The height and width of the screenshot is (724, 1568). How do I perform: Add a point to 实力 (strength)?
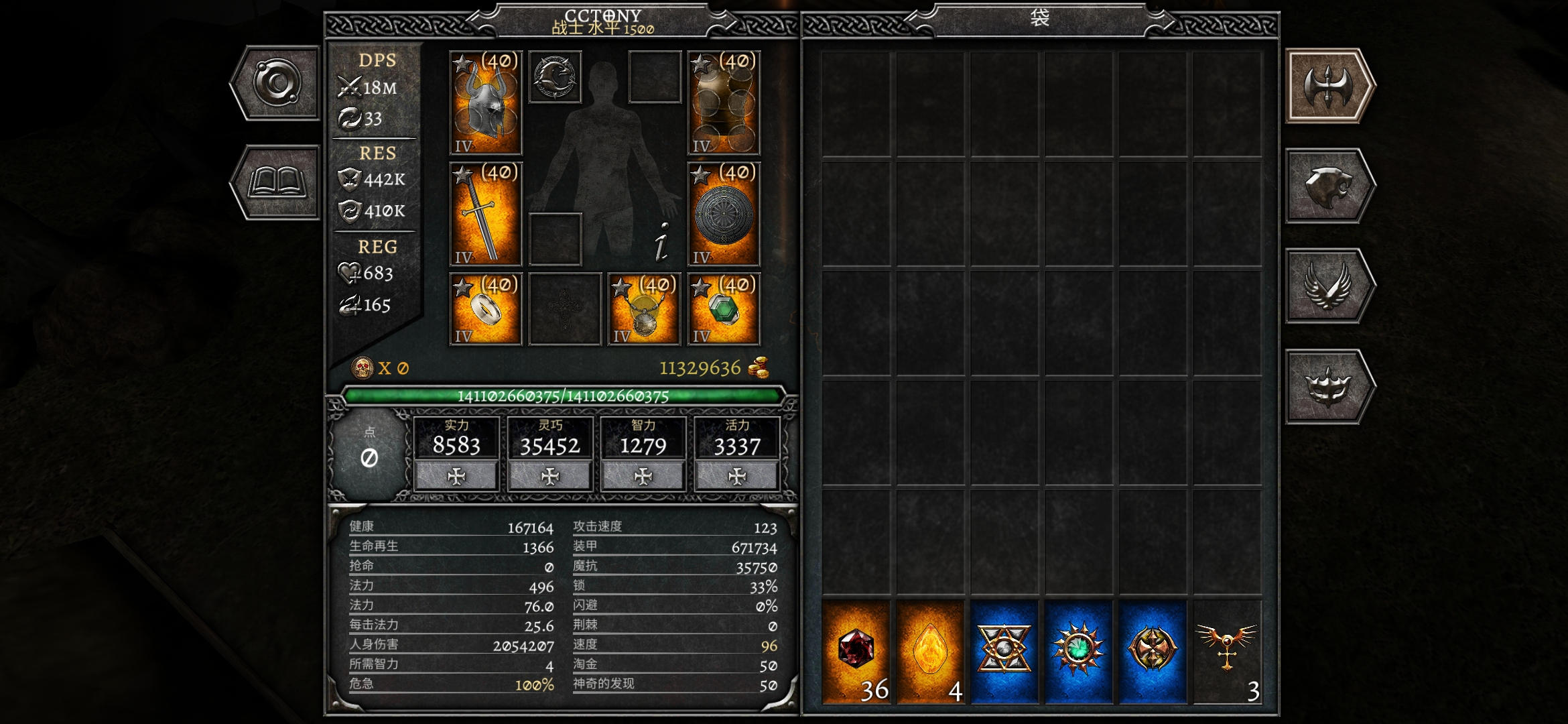[456, 476]
